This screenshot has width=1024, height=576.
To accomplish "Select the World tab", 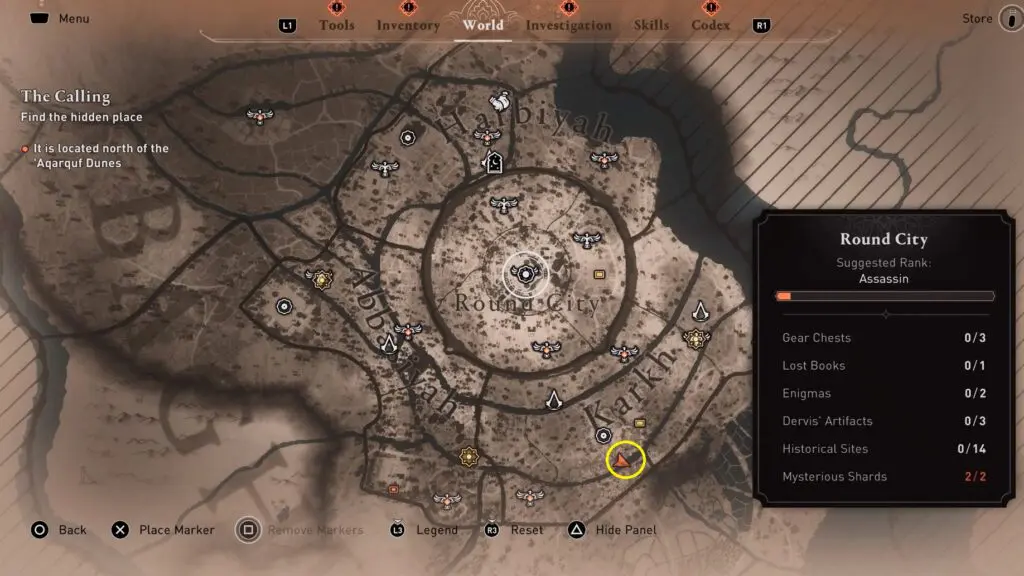I will 484,25.
